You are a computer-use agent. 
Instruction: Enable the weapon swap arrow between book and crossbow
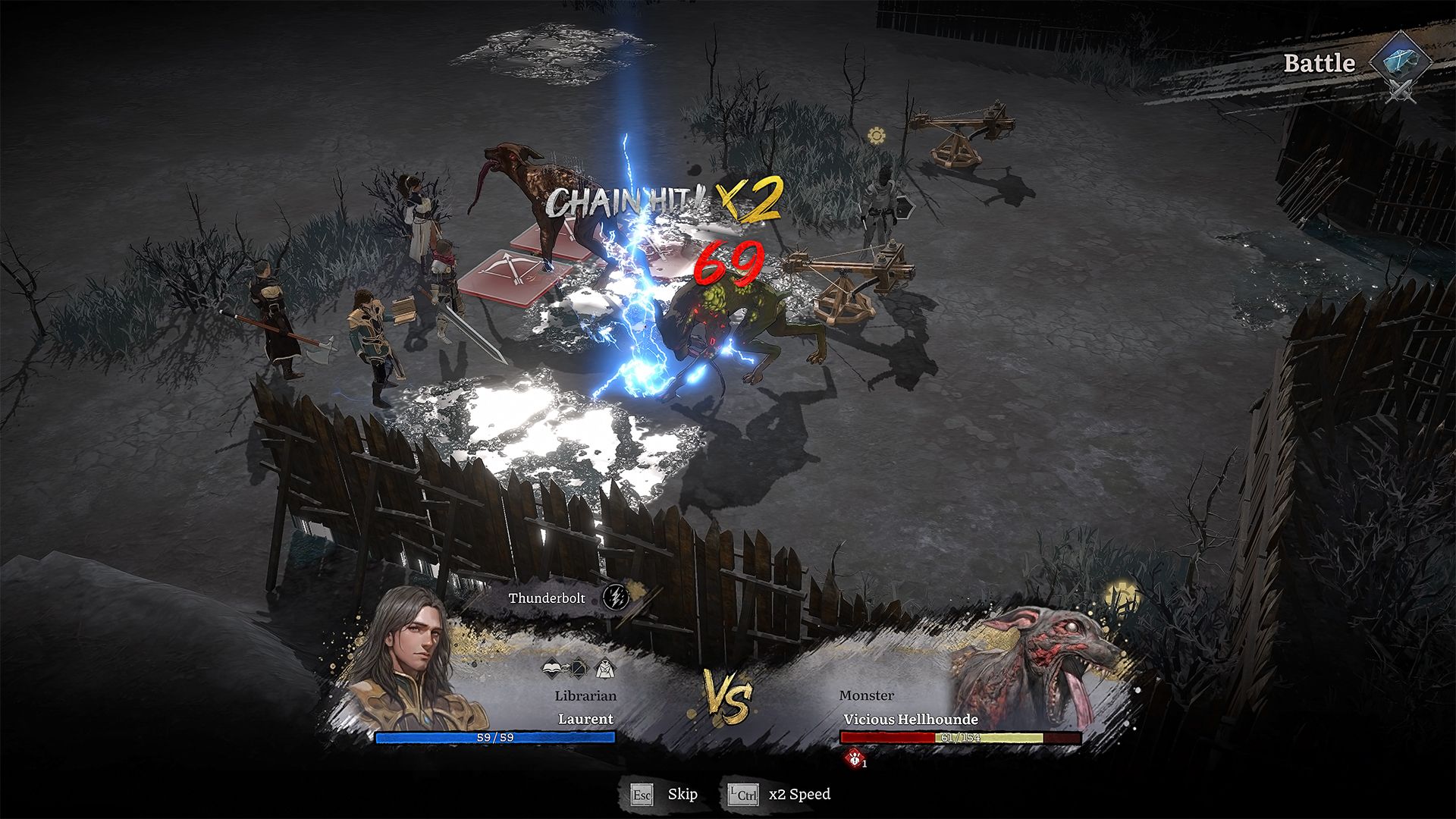point(566,667)
